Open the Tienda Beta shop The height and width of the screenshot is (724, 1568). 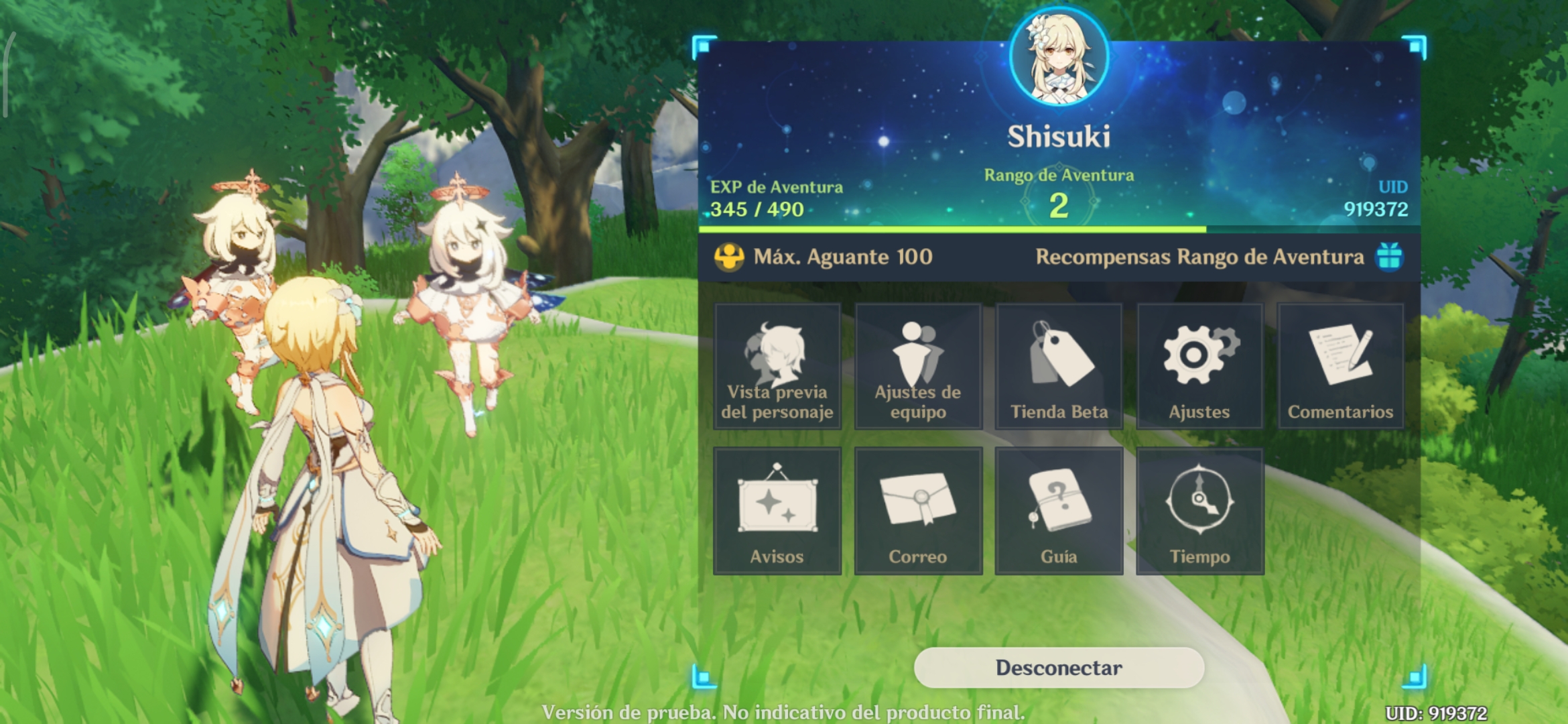1059,365
